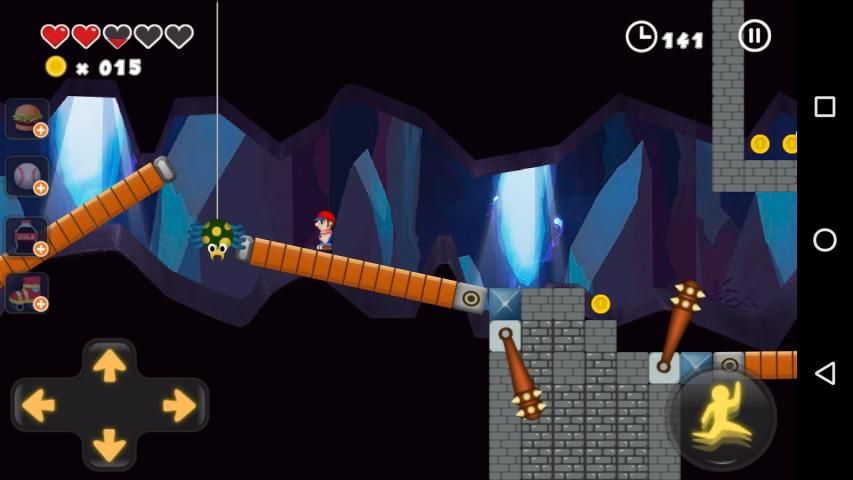Tap the Android back triangle button
This screenshot has width=853, height=480.
point(825,373)
